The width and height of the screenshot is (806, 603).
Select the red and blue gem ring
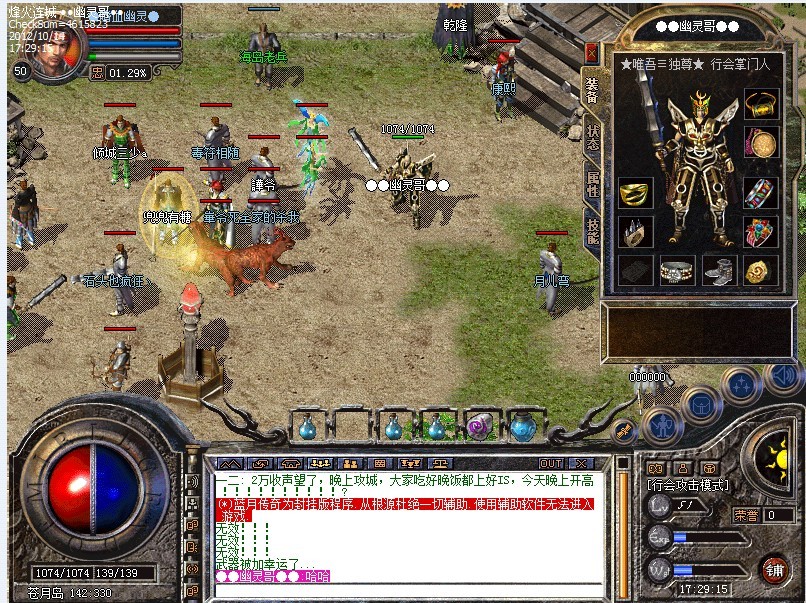point(761,232)
